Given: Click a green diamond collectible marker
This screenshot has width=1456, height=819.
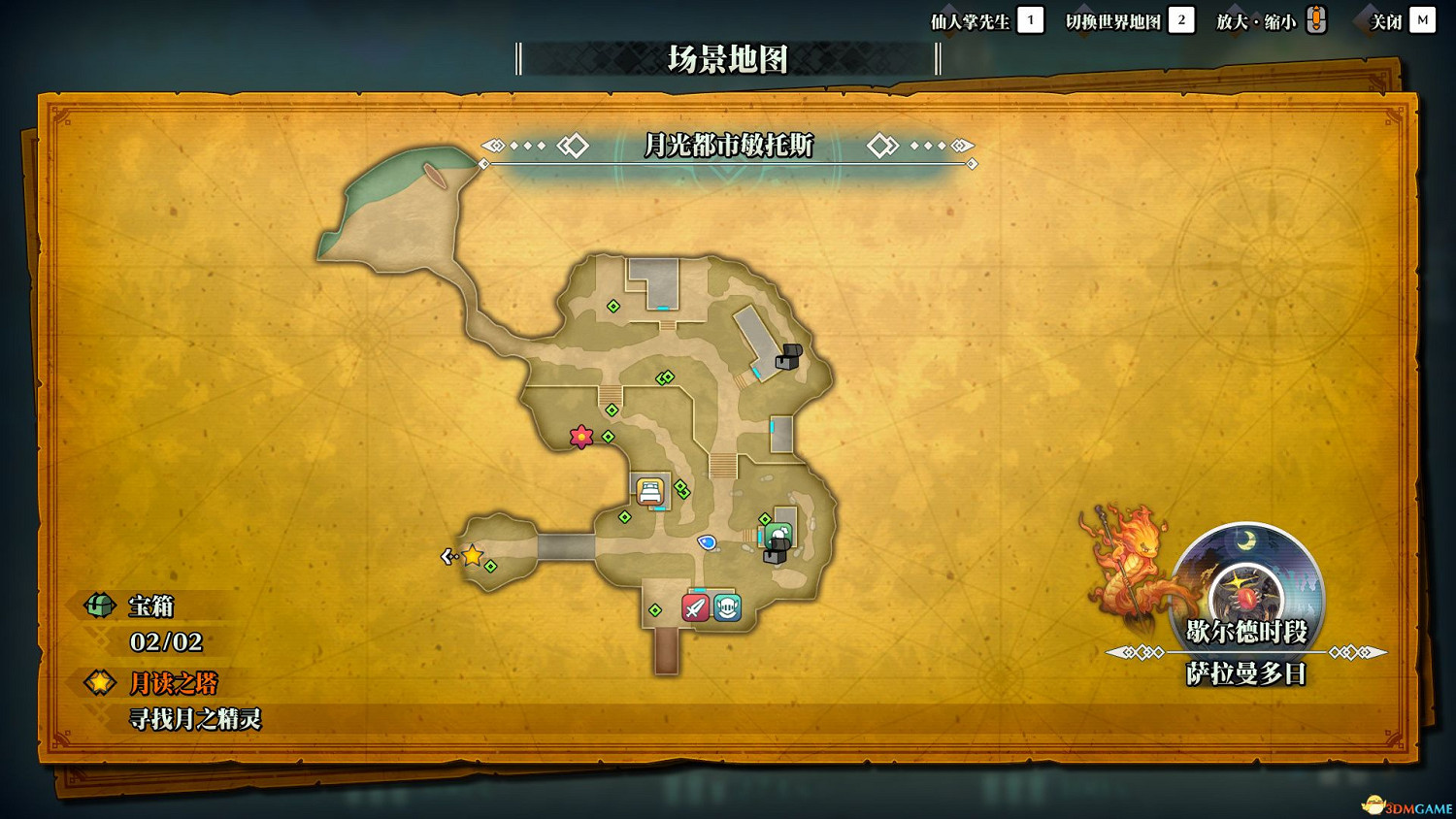Looking at the screenshot, I should tap(612, 307).
